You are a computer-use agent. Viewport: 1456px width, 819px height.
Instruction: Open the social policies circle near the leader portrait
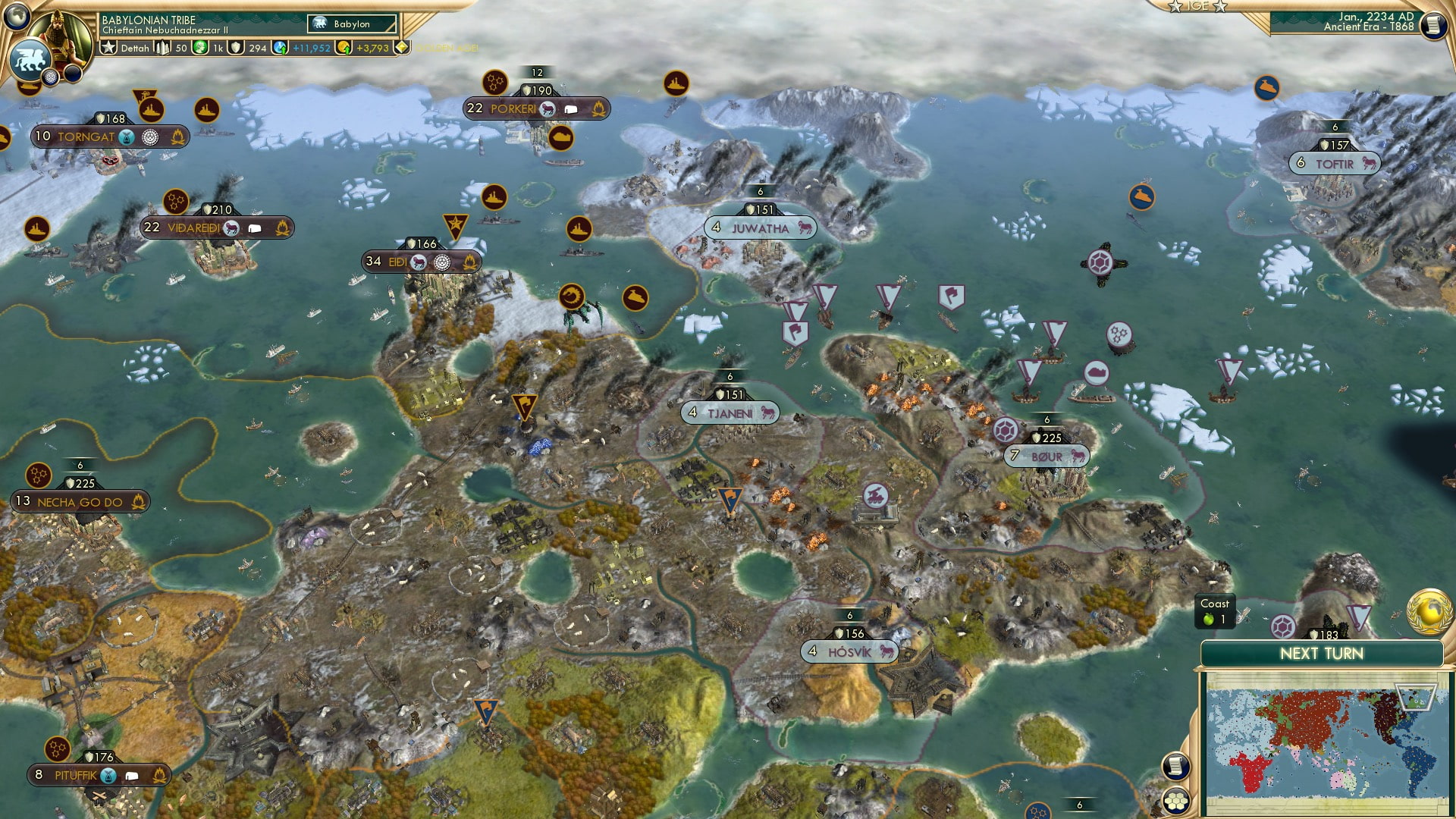tap(51, 76)
